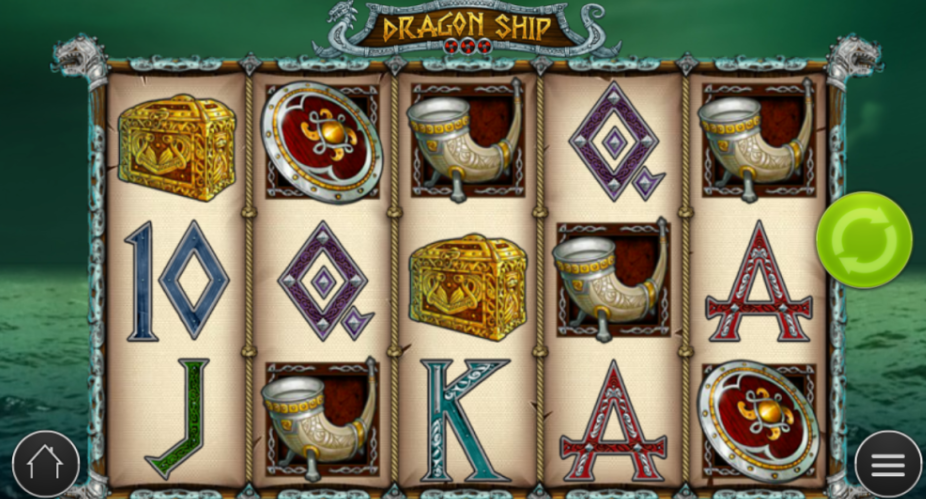Open the hamburger menu
926x499 pixels.
click(887, 464)
